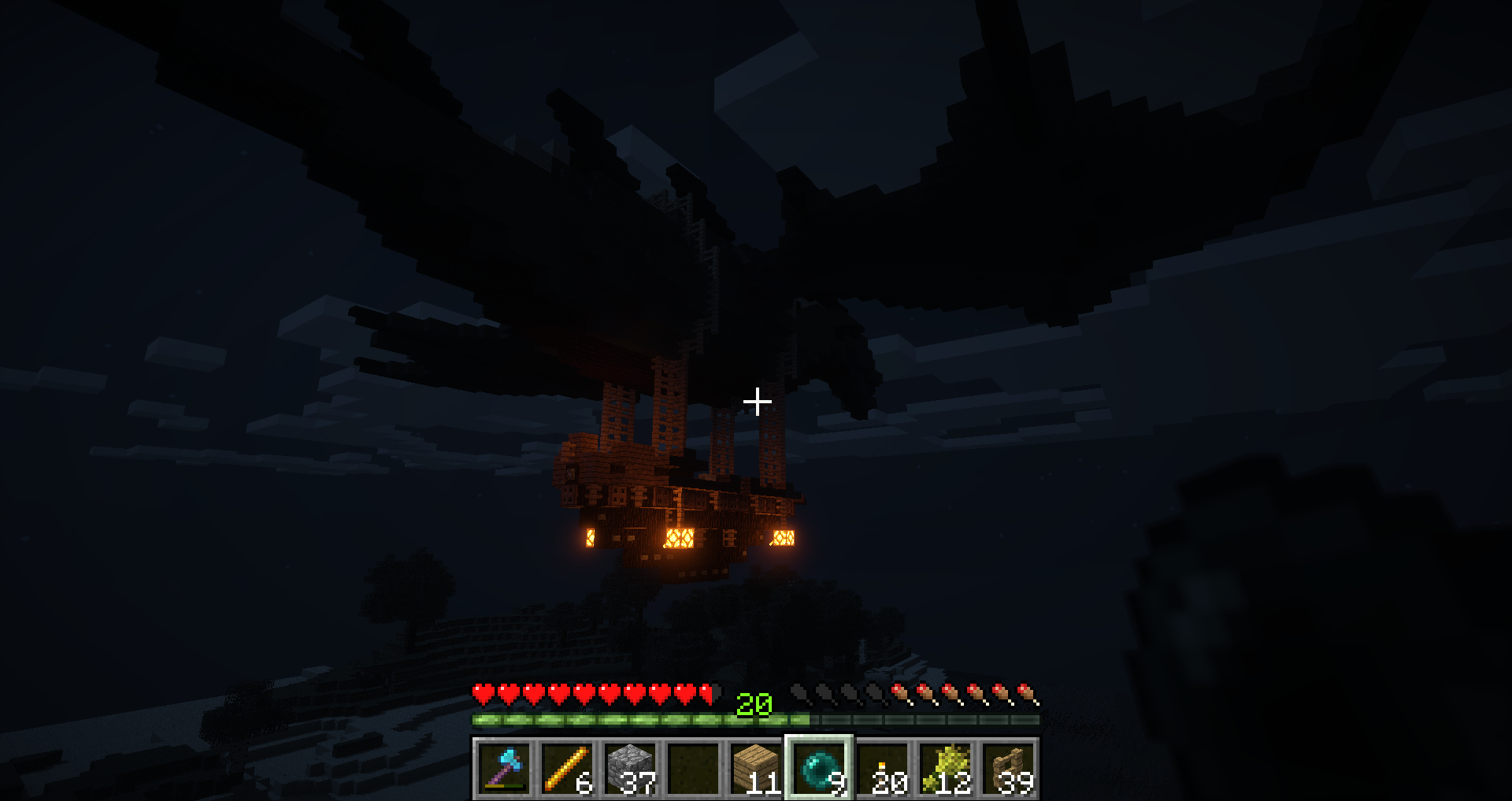This screenshot has width=1512, height=801.
Task: Select the ender pearl slot
Action: (818, 768)
